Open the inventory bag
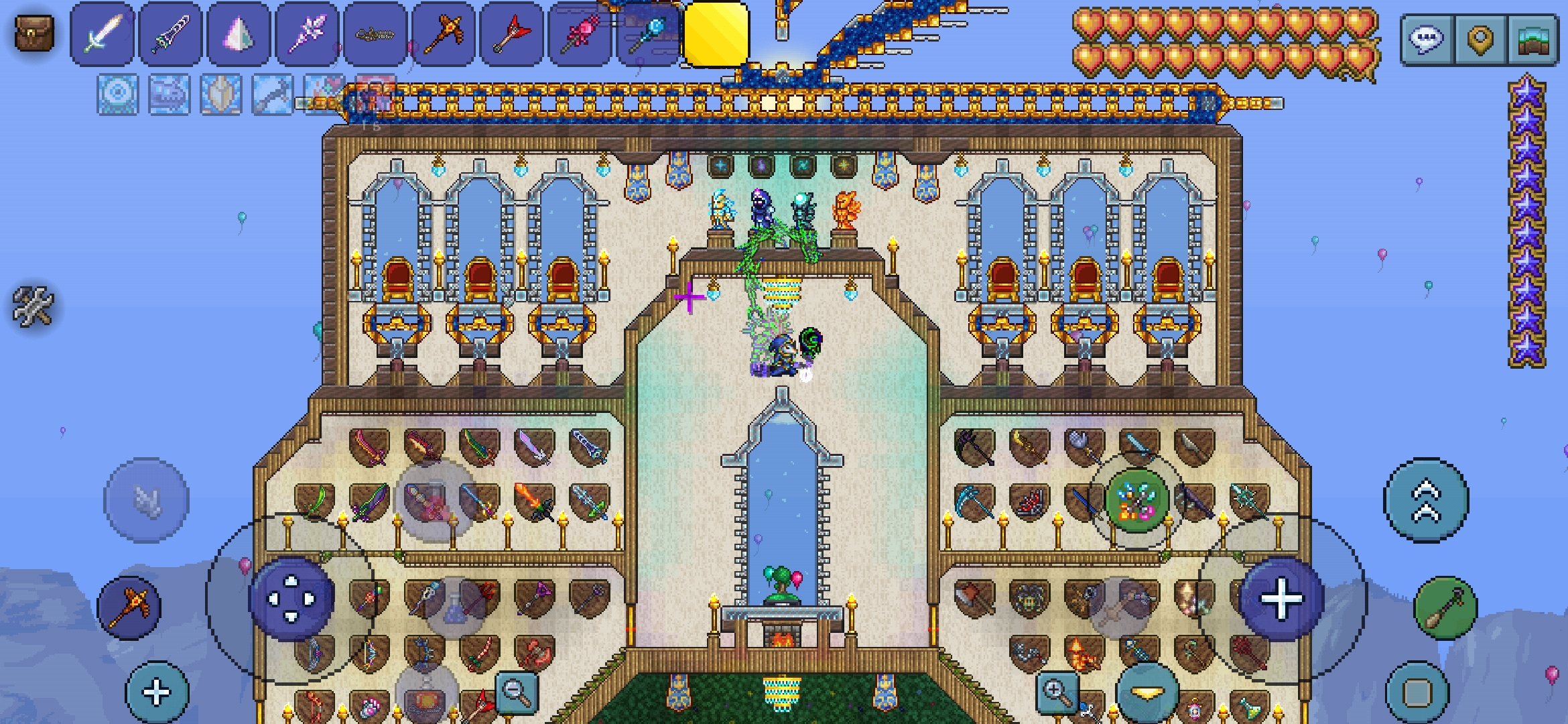This screenshot has width=1568, height=724. pyautogui.click(x=34, y=34)
